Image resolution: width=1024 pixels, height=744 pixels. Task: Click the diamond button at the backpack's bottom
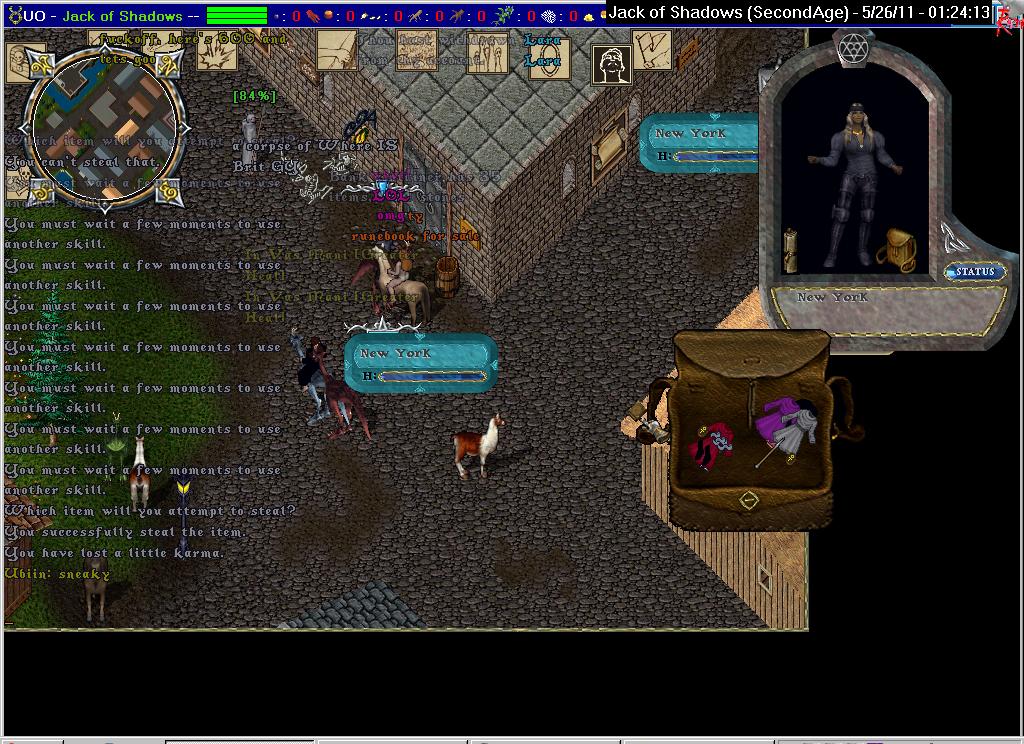coord(749,499)
